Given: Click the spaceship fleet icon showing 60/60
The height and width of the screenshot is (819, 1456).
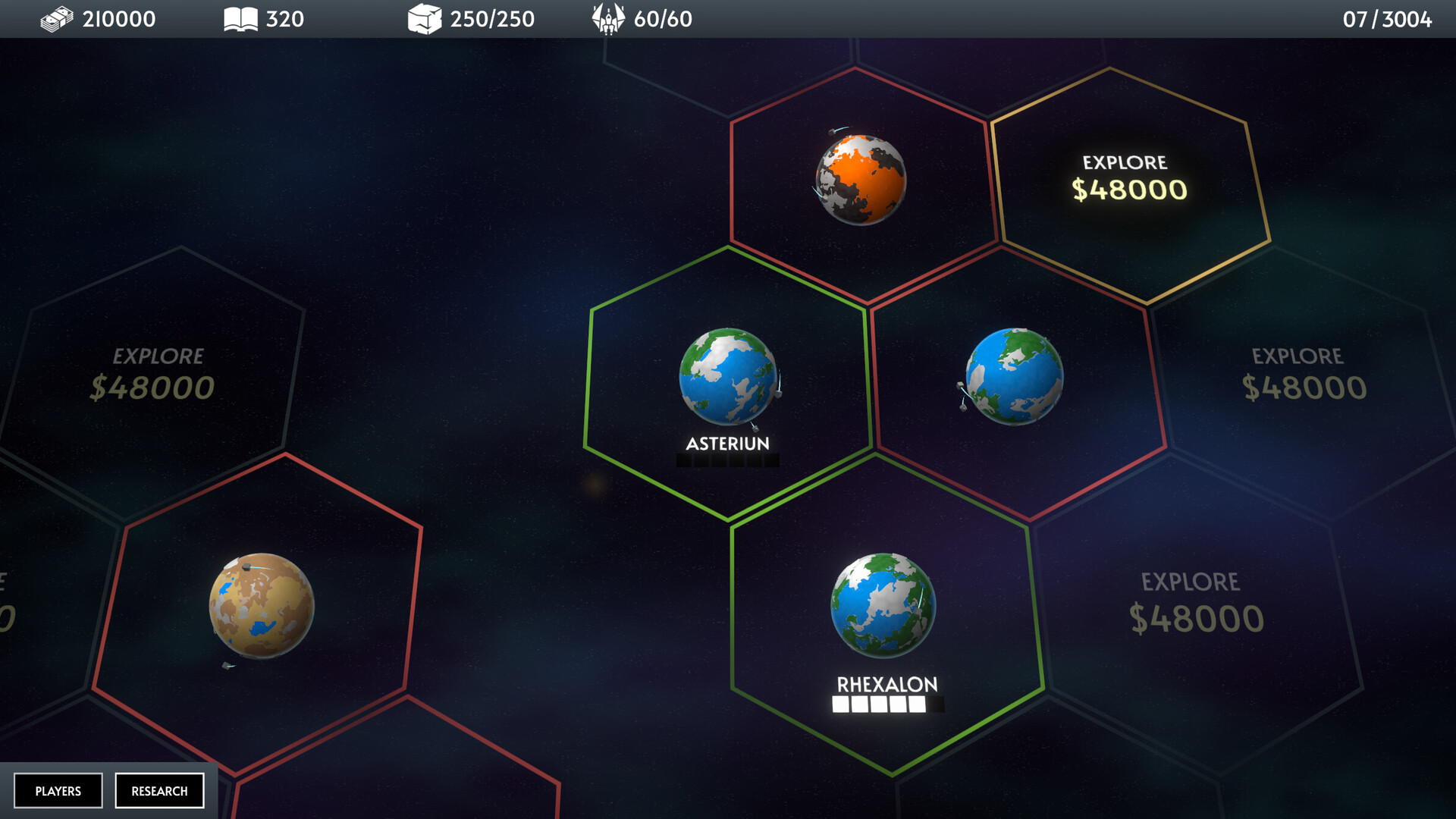Looking at the screenshot, I should pyautogui.click(x=607, y=19).
